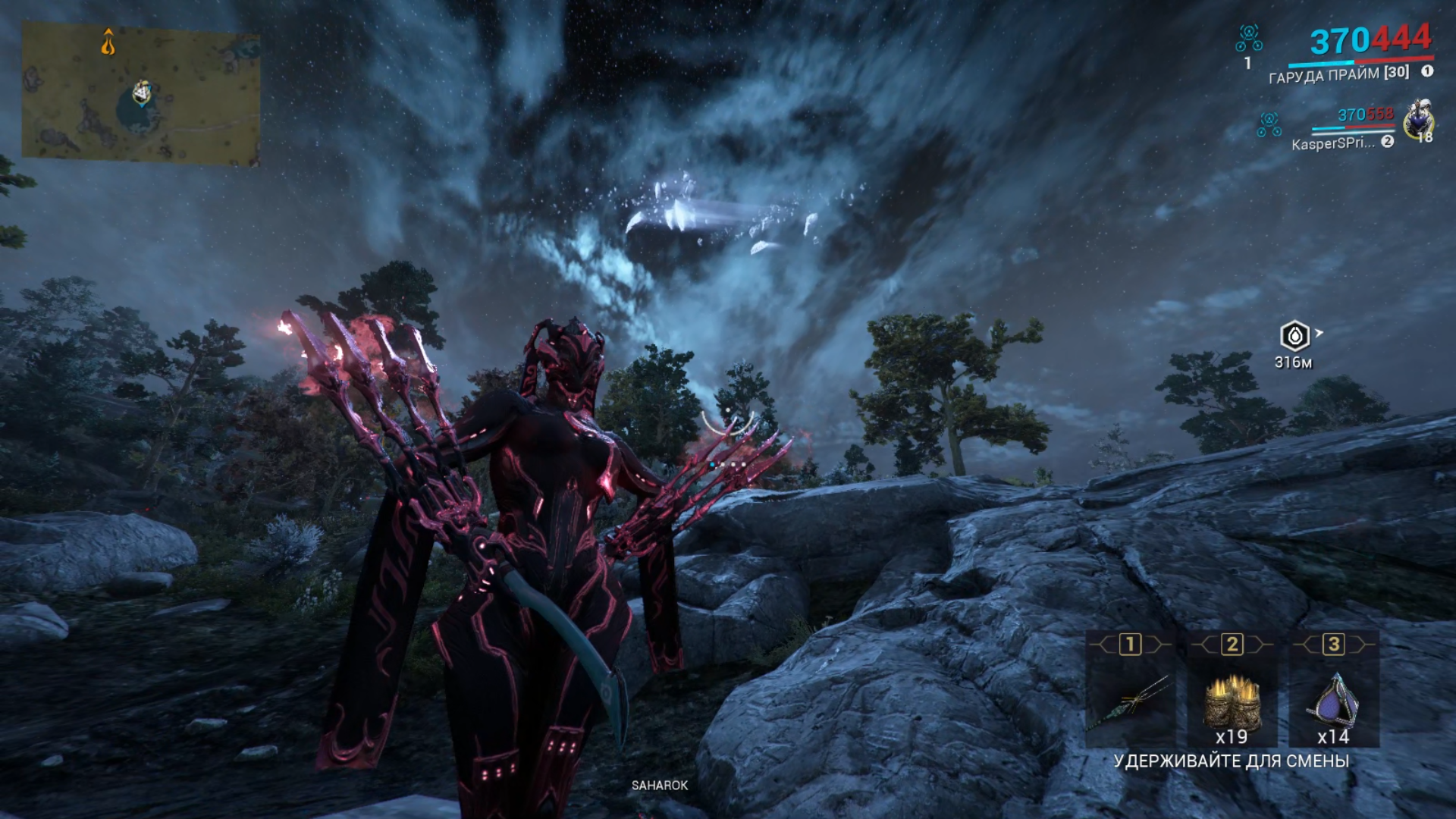Image resolution: width=1456 pixels, height=819 pixels.
Task: Click squad member KasperSPri's avatar
Action: point(1418,121)
